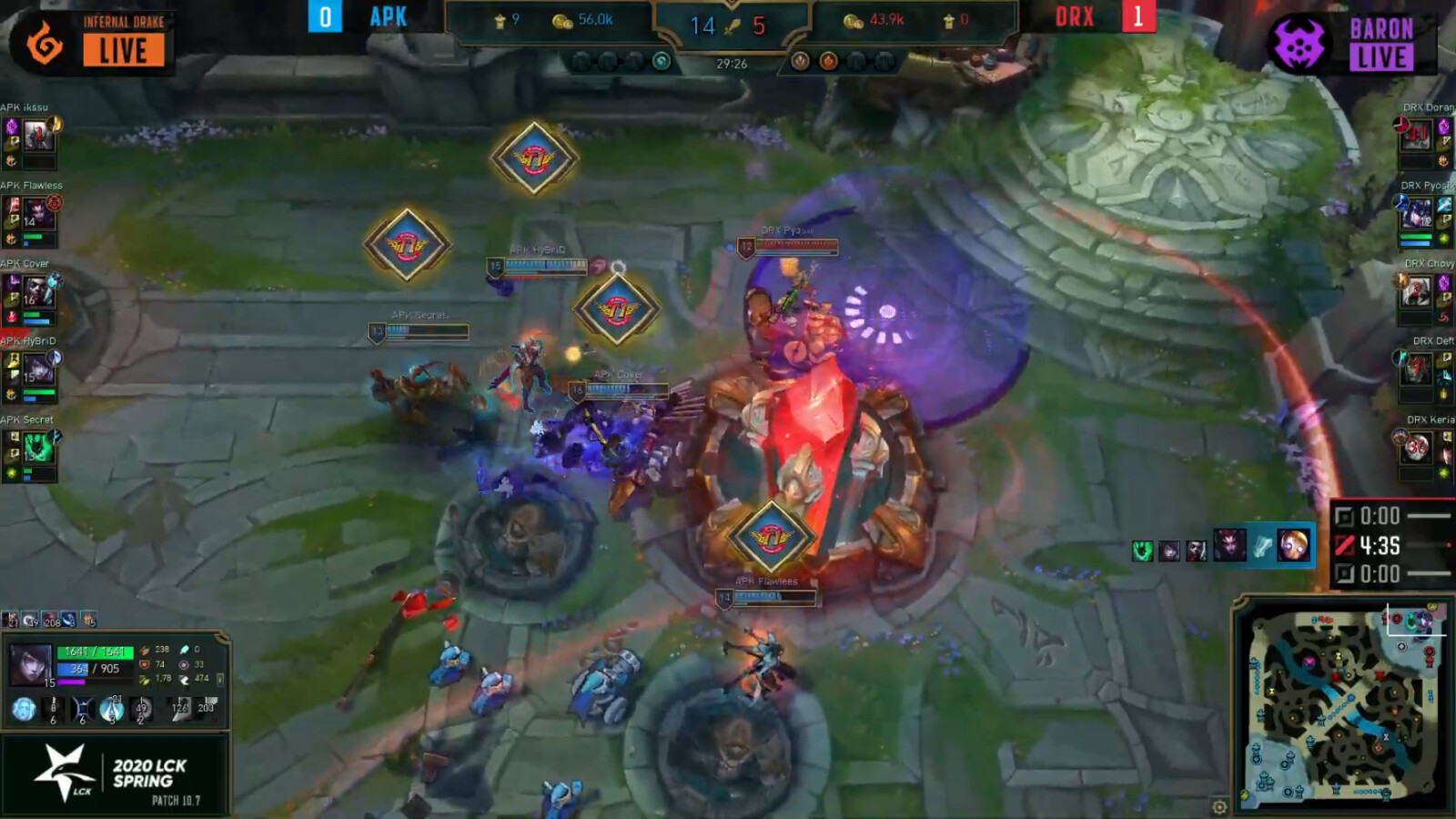Select DRX Pyosik's champion portrait
Viewport: 1456px width, 819px height.
(1416, 215)
